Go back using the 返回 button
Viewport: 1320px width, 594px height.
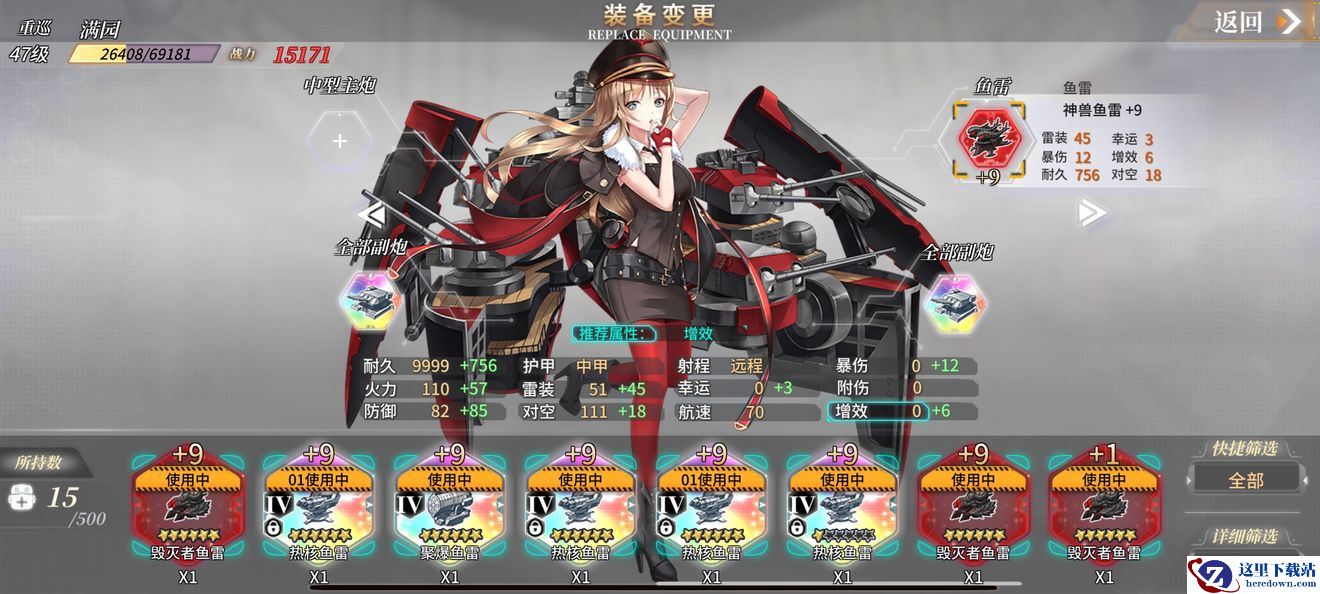[1256, 22]
